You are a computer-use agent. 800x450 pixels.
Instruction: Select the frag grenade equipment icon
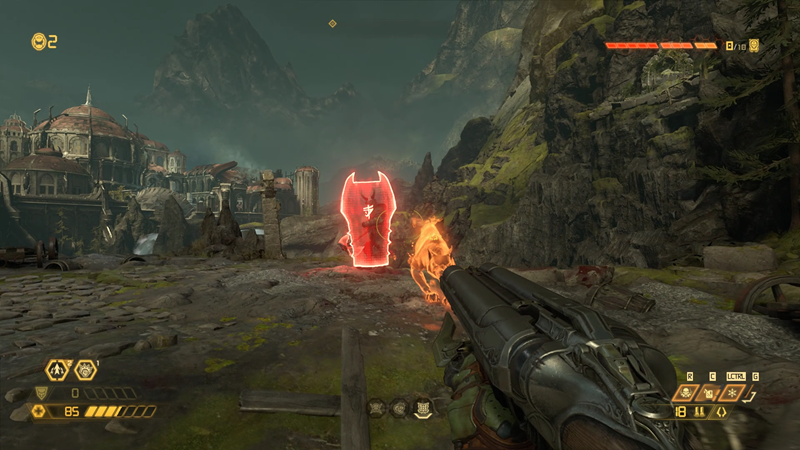click(x=711, y=393)
